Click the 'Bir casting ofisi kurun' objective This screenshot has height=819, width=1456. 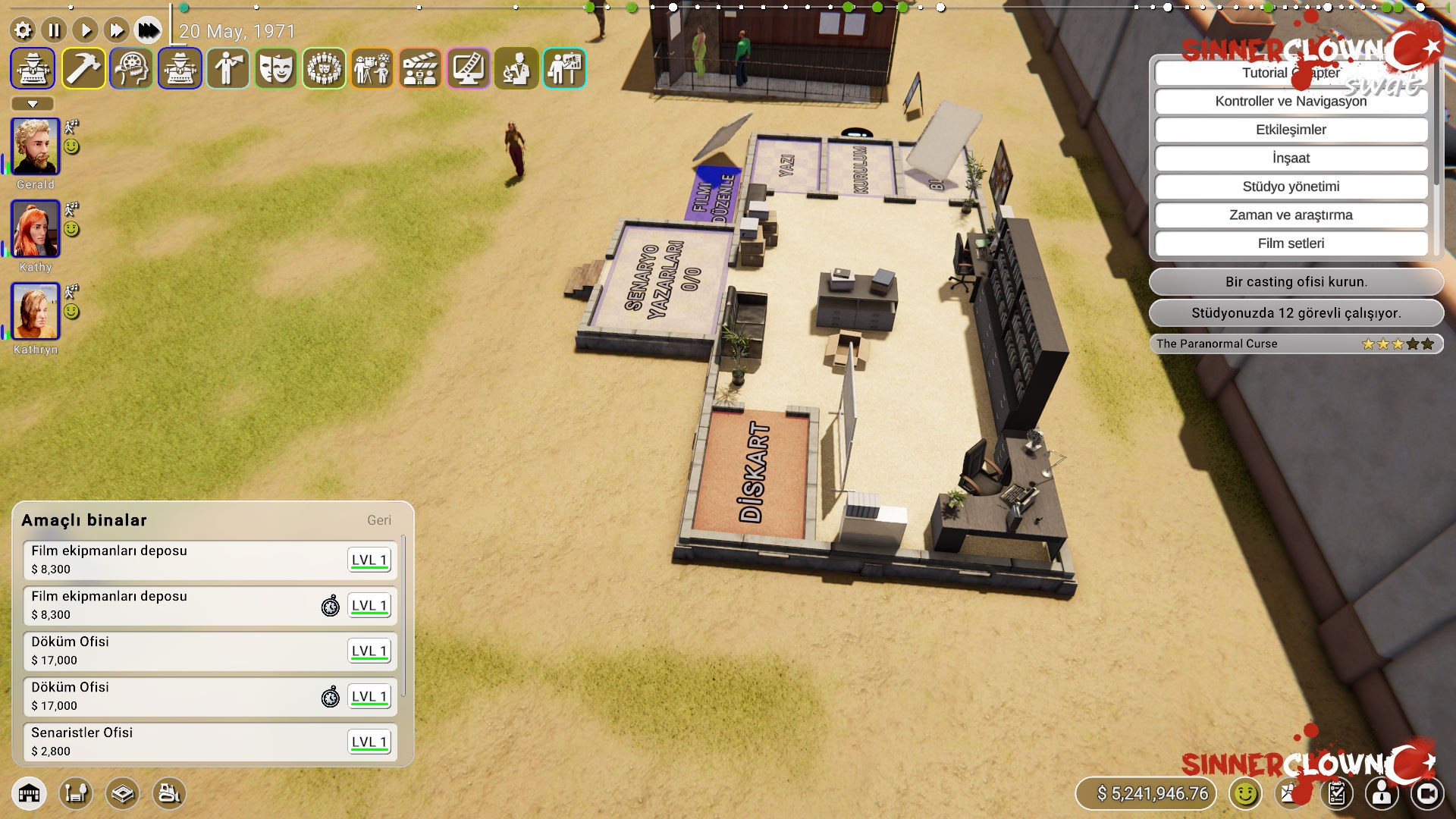1296,281
